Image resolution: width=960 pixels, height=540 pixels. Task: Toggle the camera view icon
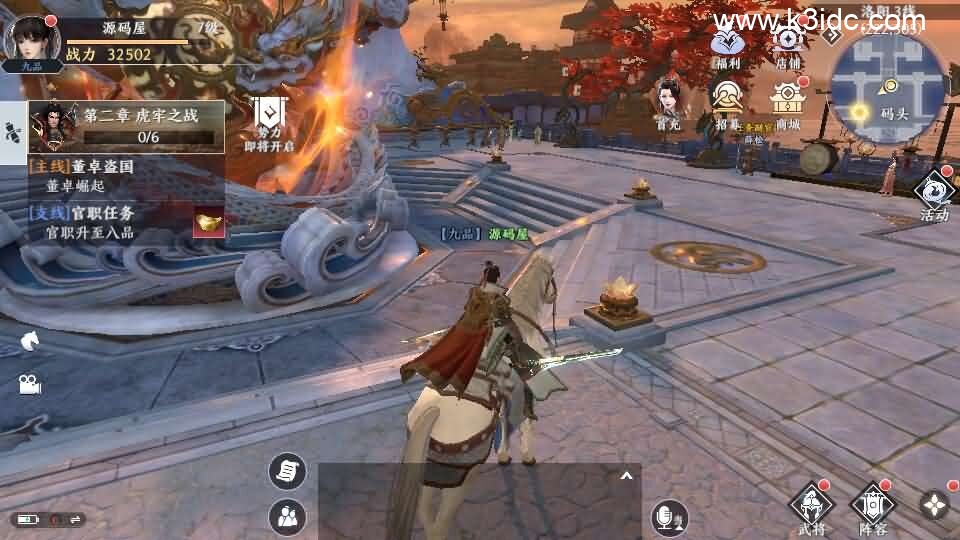click(28, 384)
